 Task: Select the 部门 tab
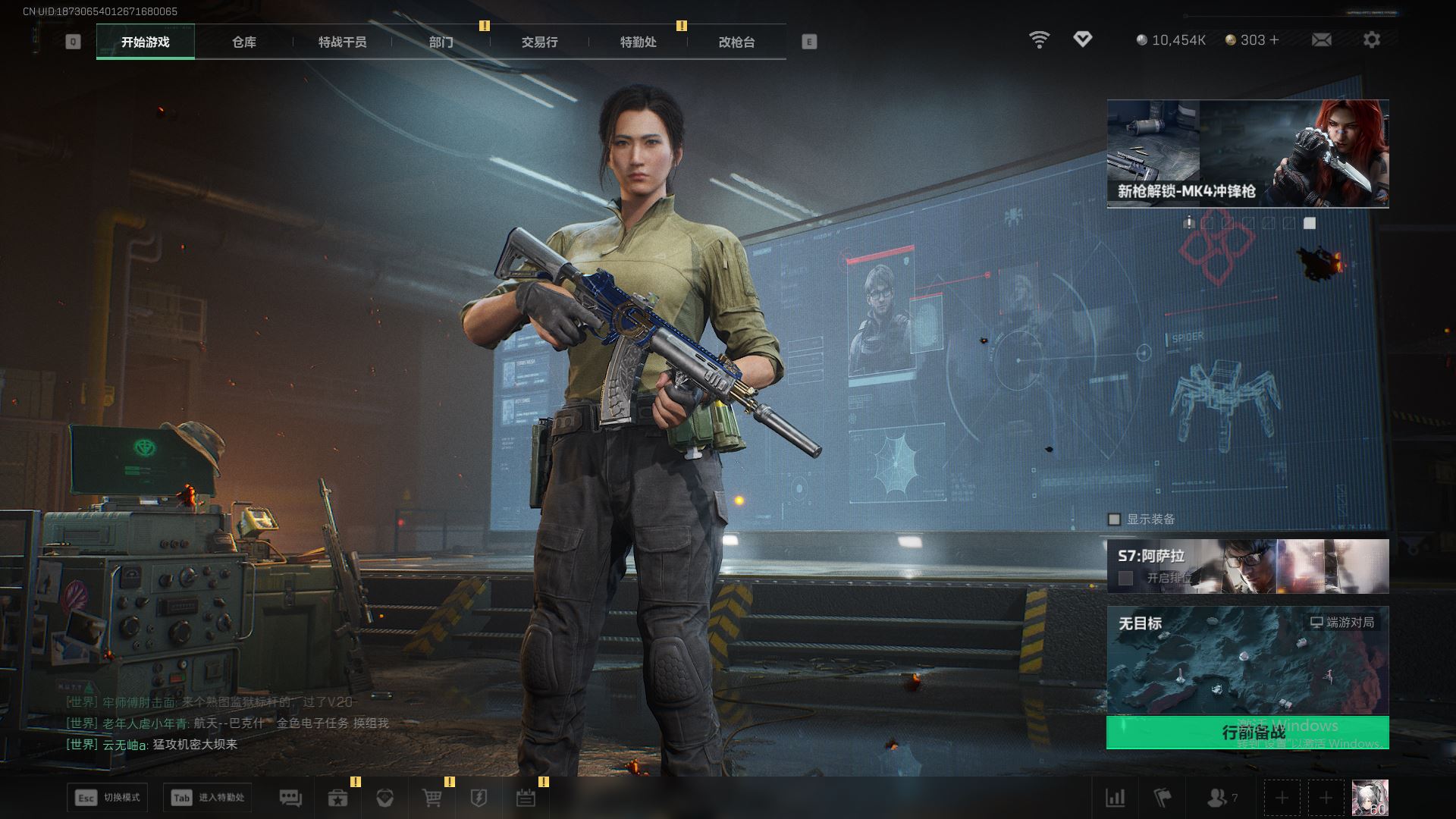coord(441,42)
